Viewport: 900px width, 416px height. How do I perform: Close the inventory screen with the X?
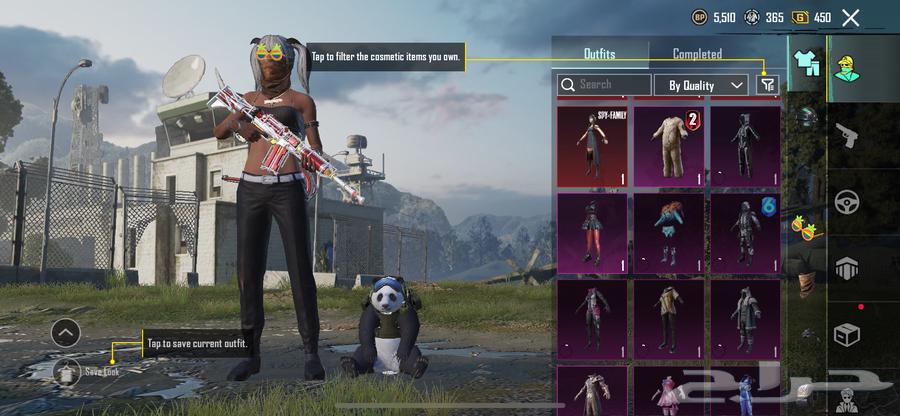pos(850,17)
